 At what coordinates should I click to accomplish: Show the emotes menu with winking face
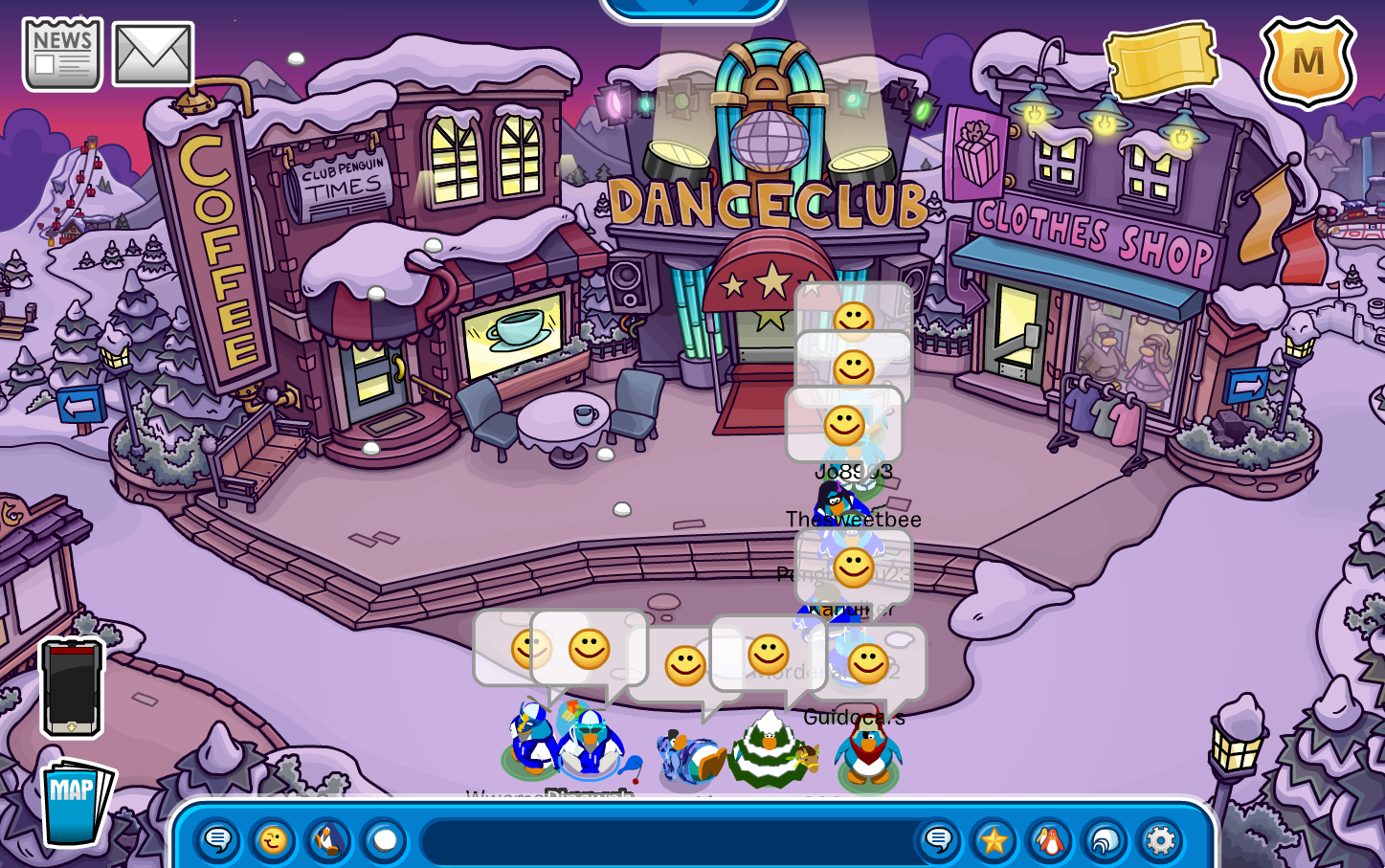(x=273, y=841)
